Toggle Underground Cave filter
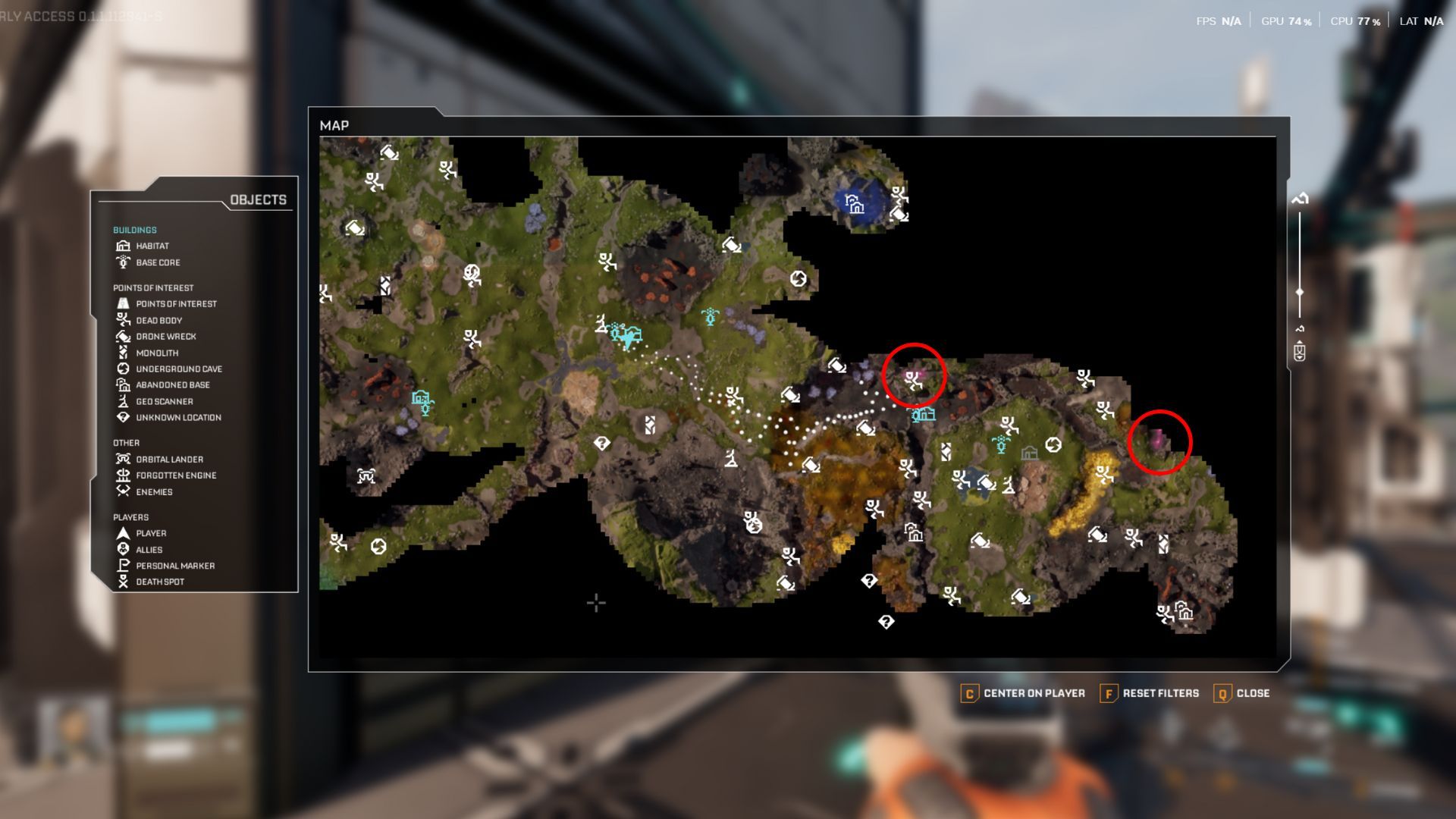 pyautogui.click(x=178, y=369)
